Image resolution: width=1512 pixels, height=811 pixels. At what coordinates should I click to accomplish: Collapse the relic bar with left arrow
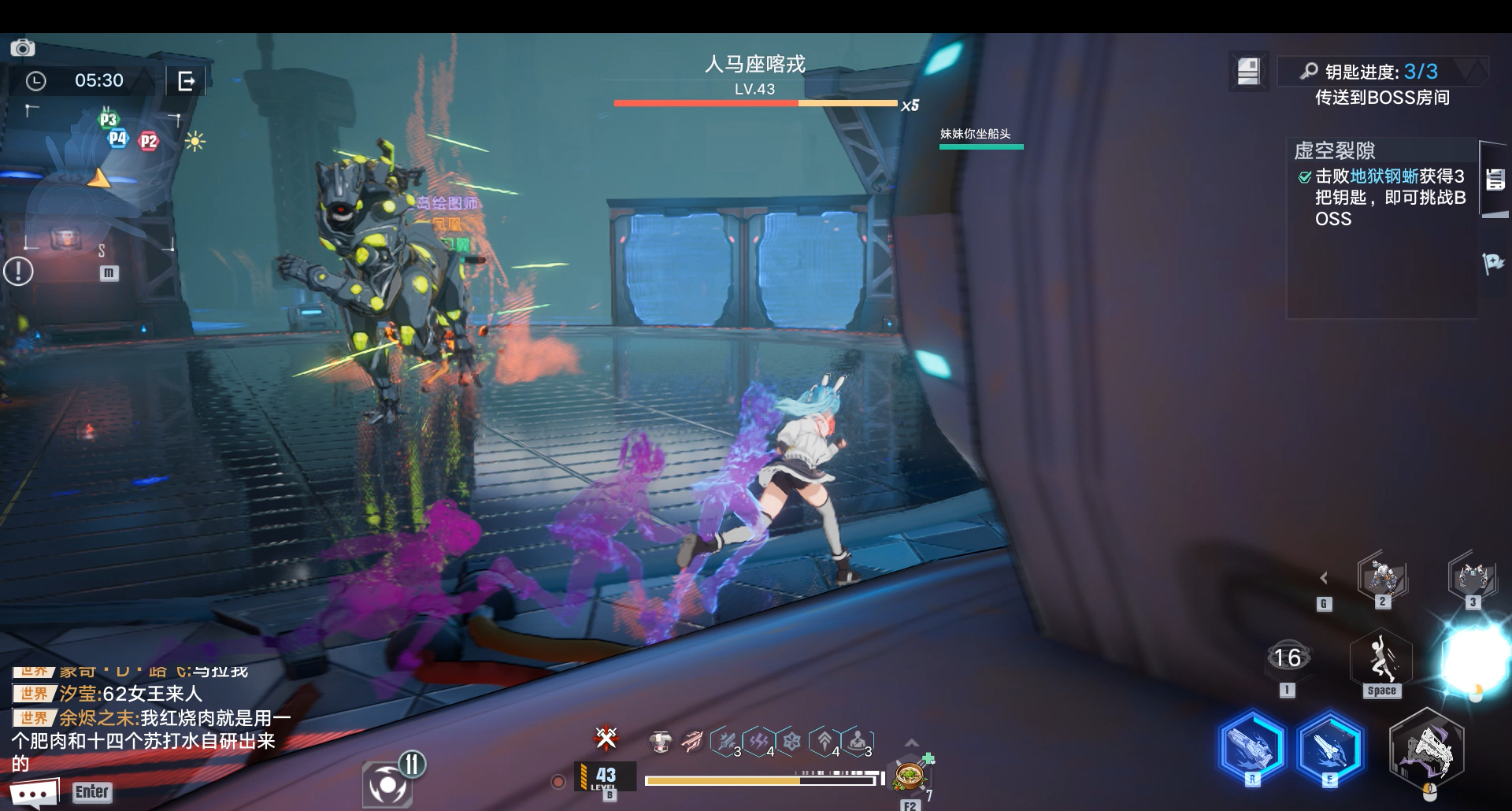pos(1324,578)
